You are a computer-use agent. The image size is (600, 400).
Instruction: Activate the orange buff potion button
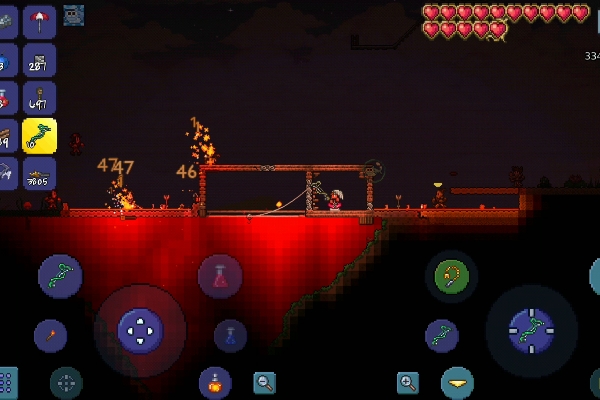[x=215, y=382]
